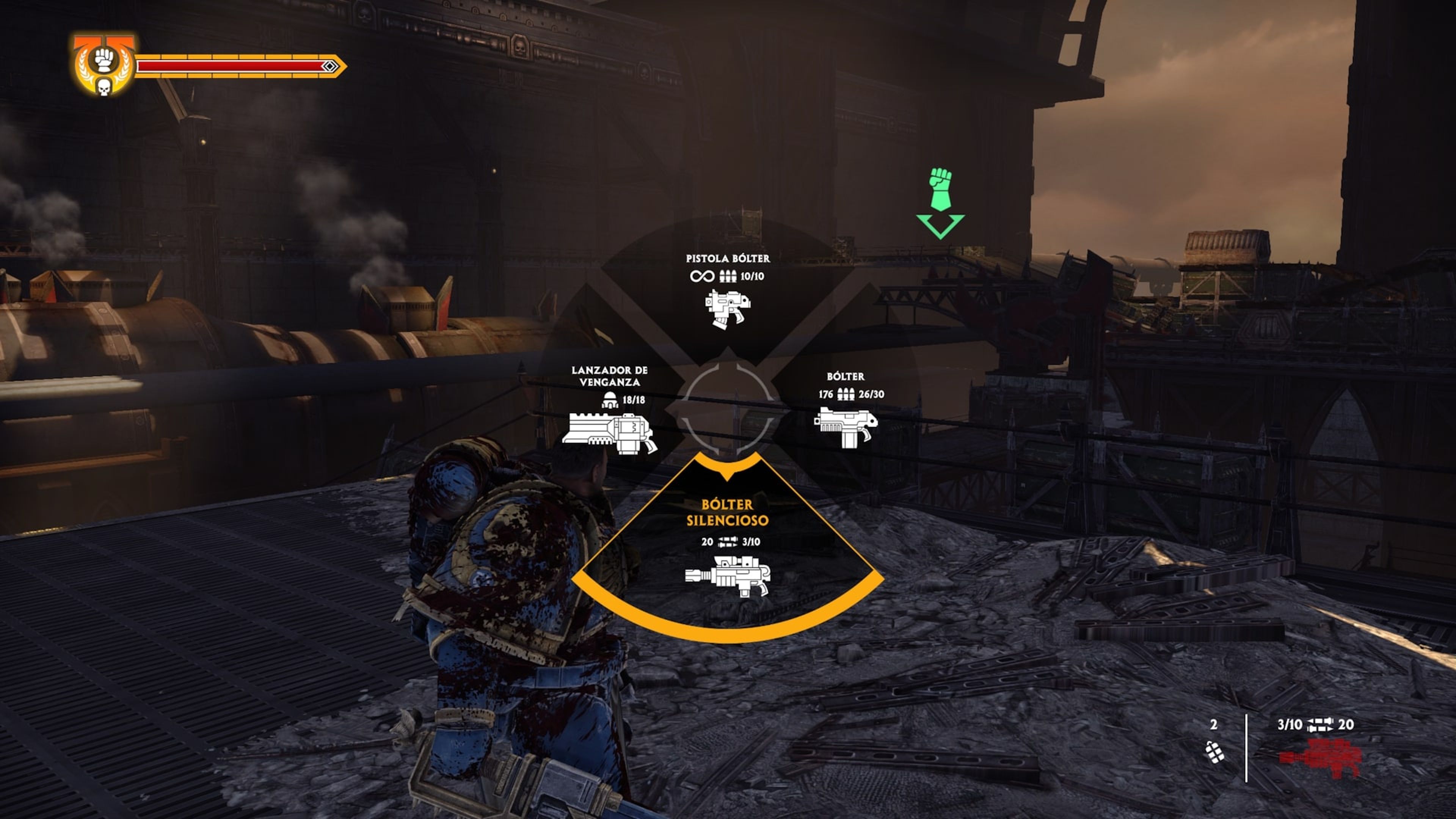Click the fist and skull emblem

[104, 66]
